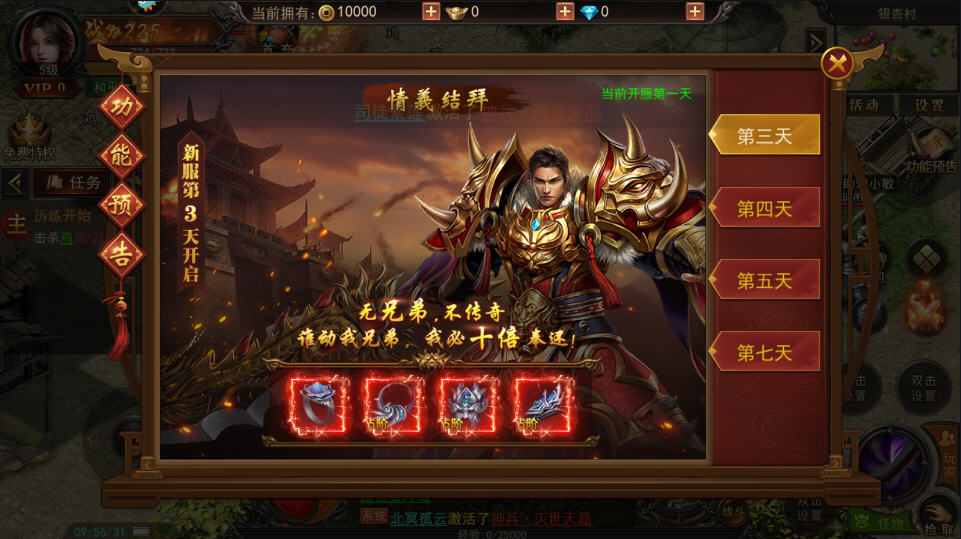The width and height of the screenshot is (961, 539).
Task: Open the 第四天 tab
Action: (765, 208)
